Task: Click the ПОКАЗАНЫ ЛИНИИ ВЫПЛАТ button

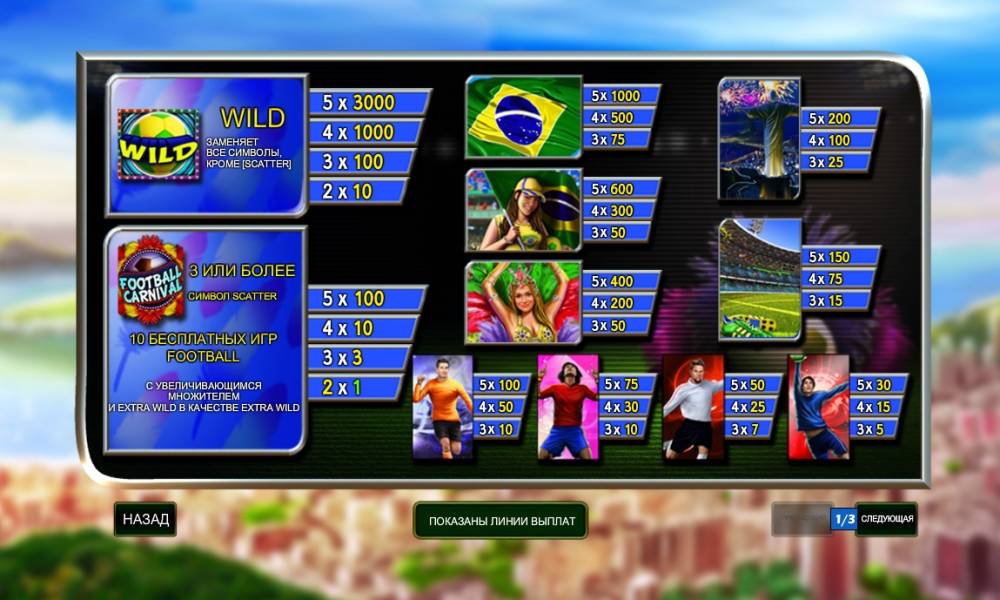Action: click(501, 521)
